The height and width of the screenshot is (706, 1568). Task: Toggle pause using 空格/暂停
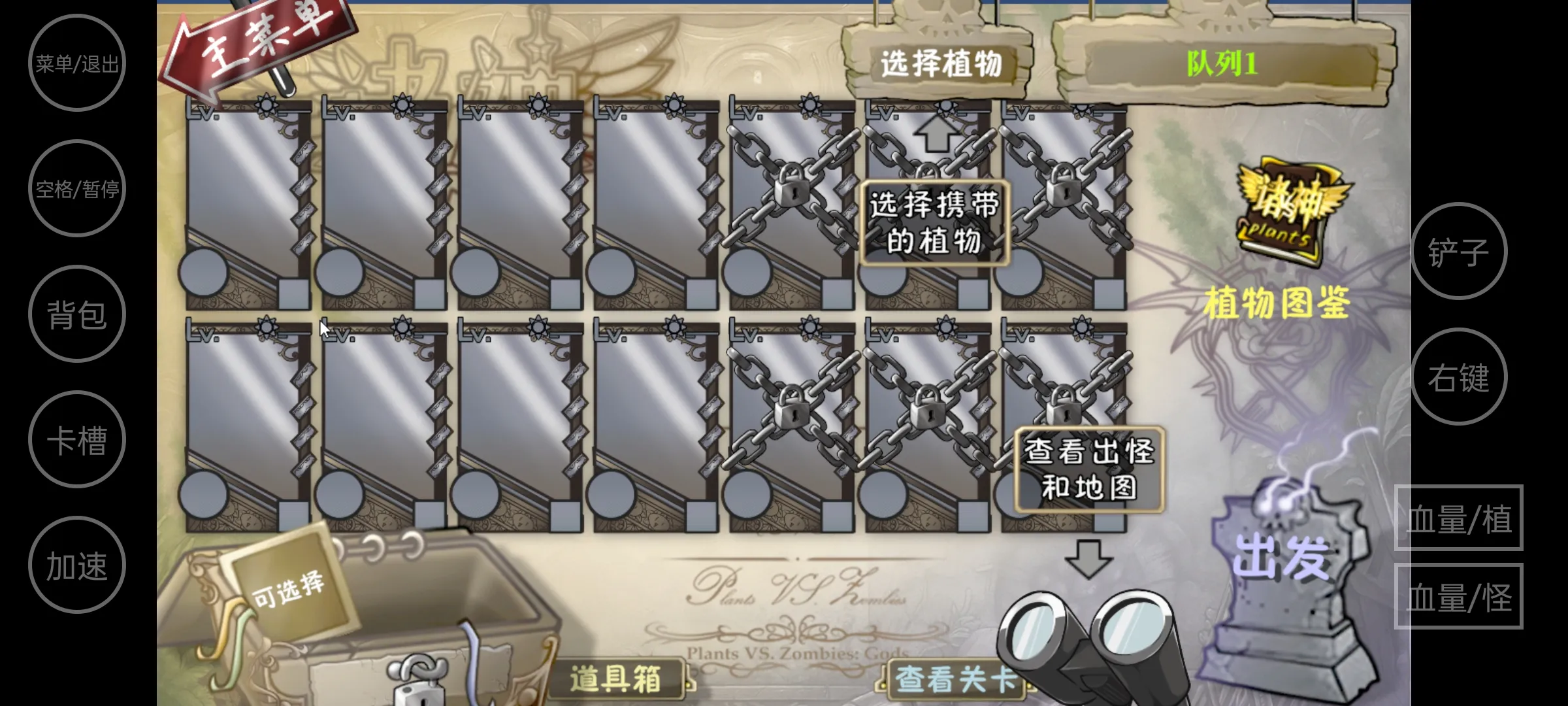click(76, 188)
